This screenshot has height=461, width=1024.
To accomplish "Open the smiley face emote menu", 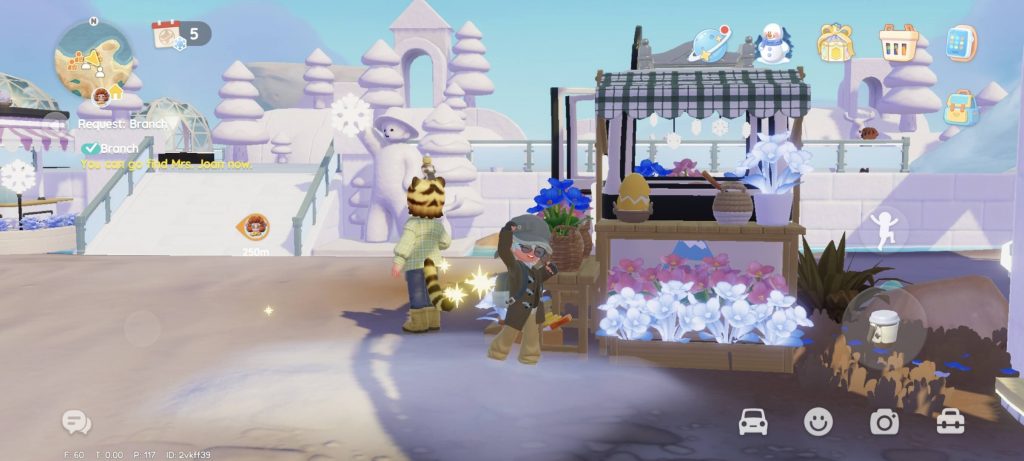I will pyautogui.click(x=818, y=422).
